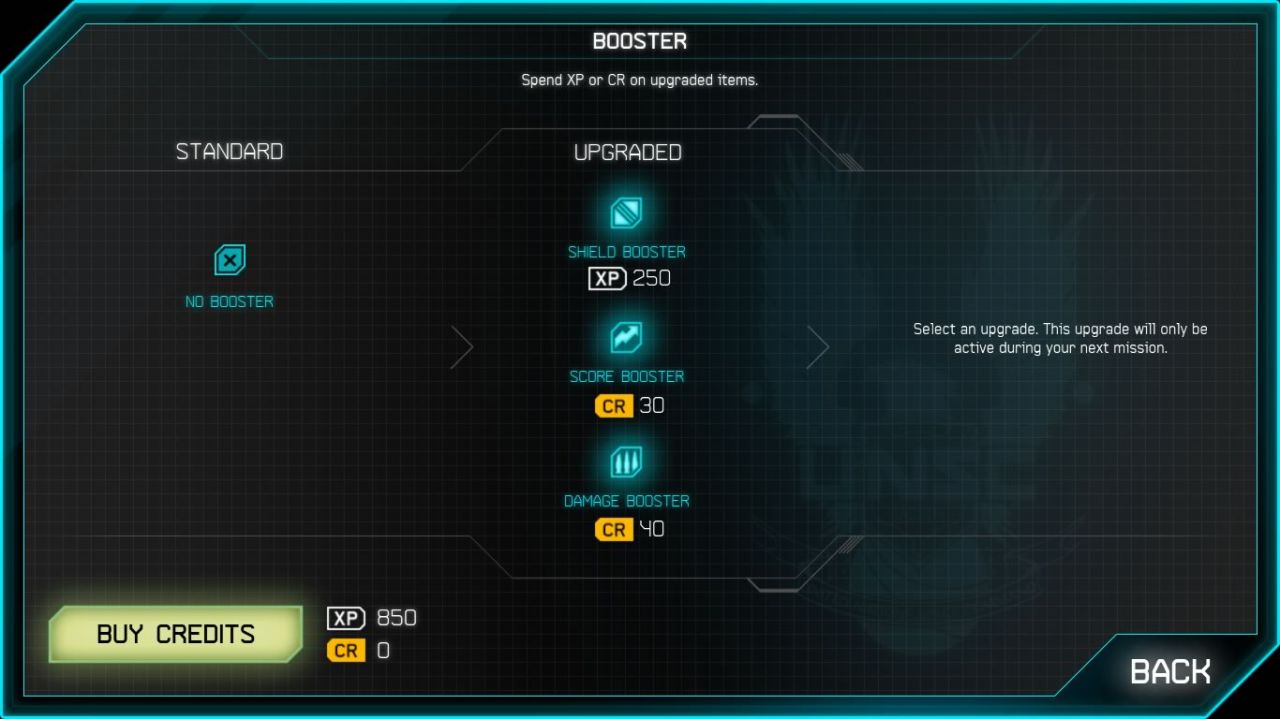Select the No Booster standard option

click(x=230, y=262)
